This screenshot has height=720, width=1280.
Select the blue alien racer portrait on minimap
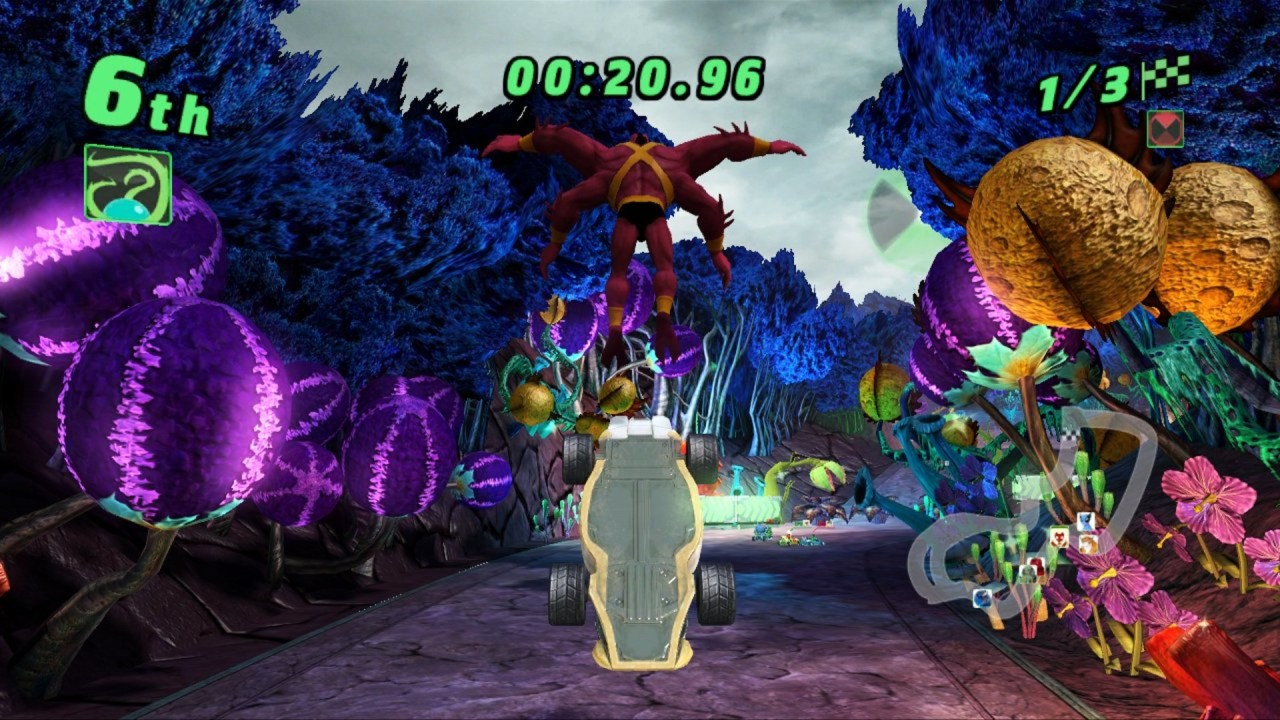(x=1085, y=519)
